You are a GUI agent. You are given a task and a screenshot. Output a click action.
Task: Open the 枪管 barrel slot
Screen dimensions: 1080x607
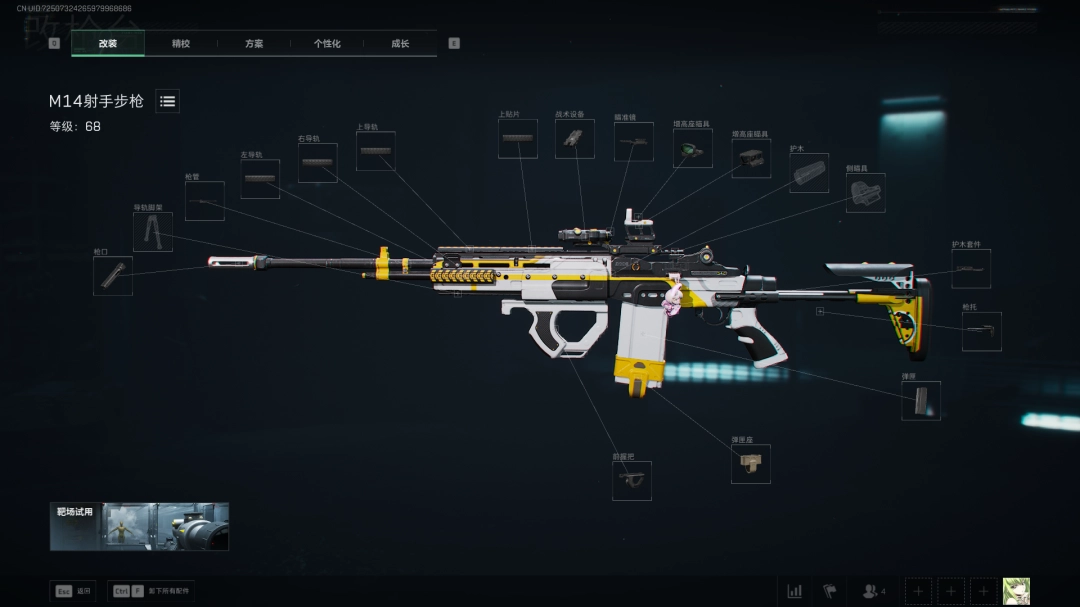pos(204,201)
